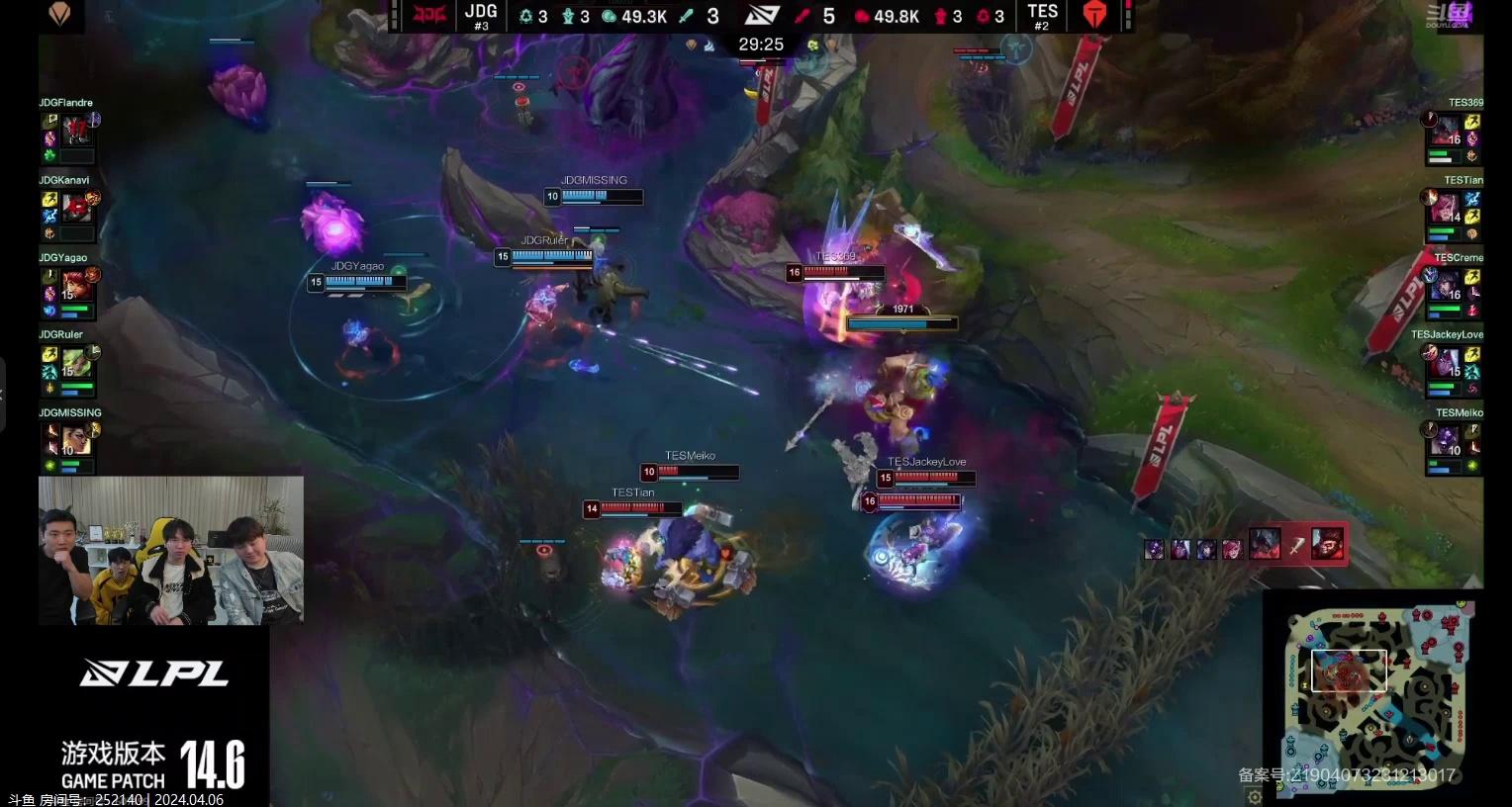The image size is (1512, 807).
Task: Select JDGYagao's champion portrait
Action: 76,285
